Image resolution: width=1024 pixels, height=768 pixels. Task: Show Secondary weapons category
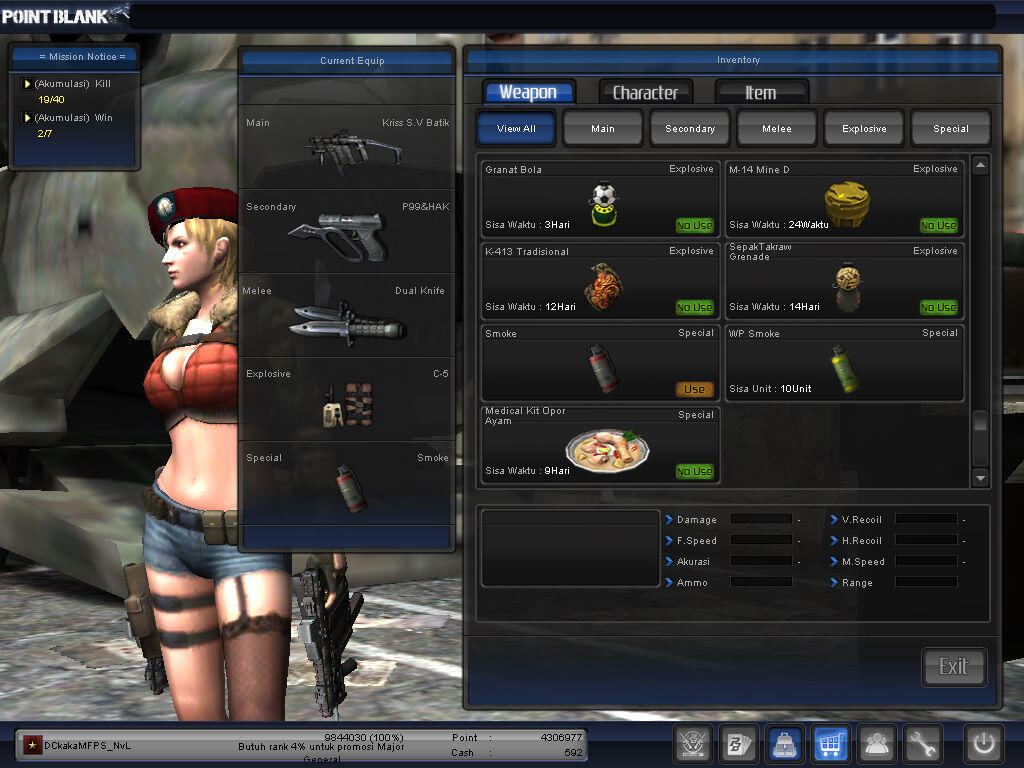(x=690, y=128)
